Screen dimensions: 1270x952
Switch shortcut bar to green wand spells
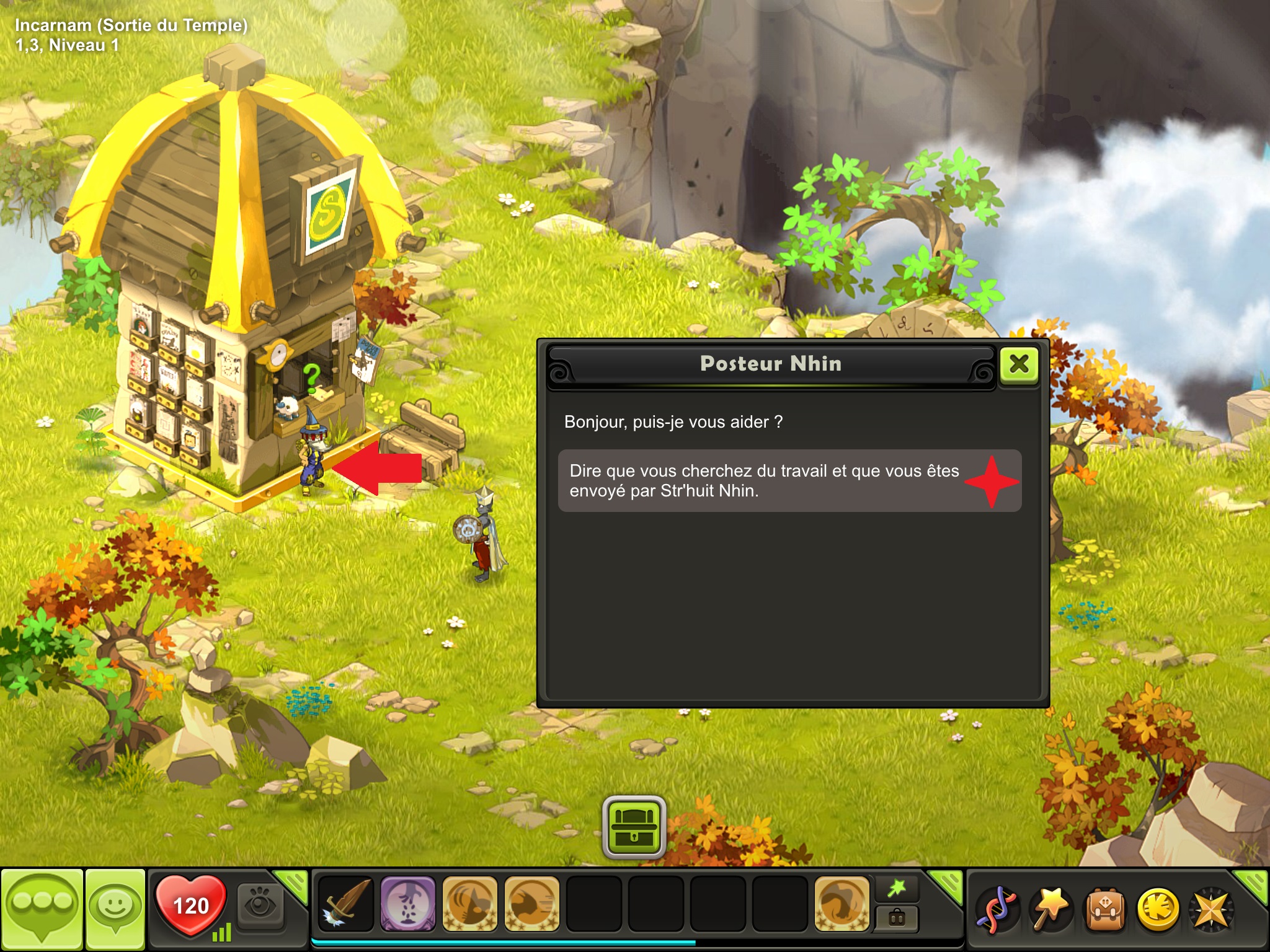[897, 889]
